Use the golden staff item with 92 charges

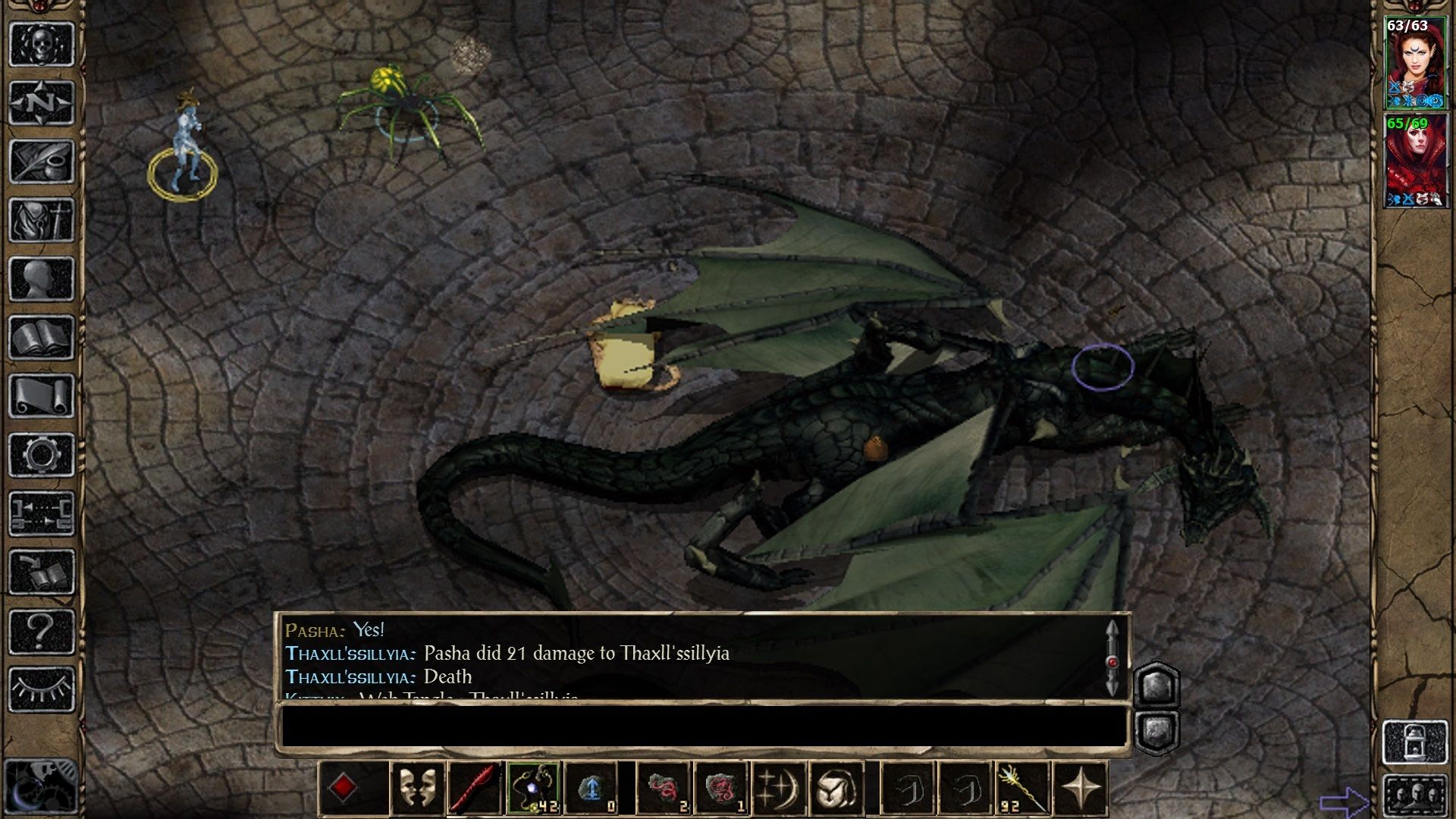pos(1022,789)
